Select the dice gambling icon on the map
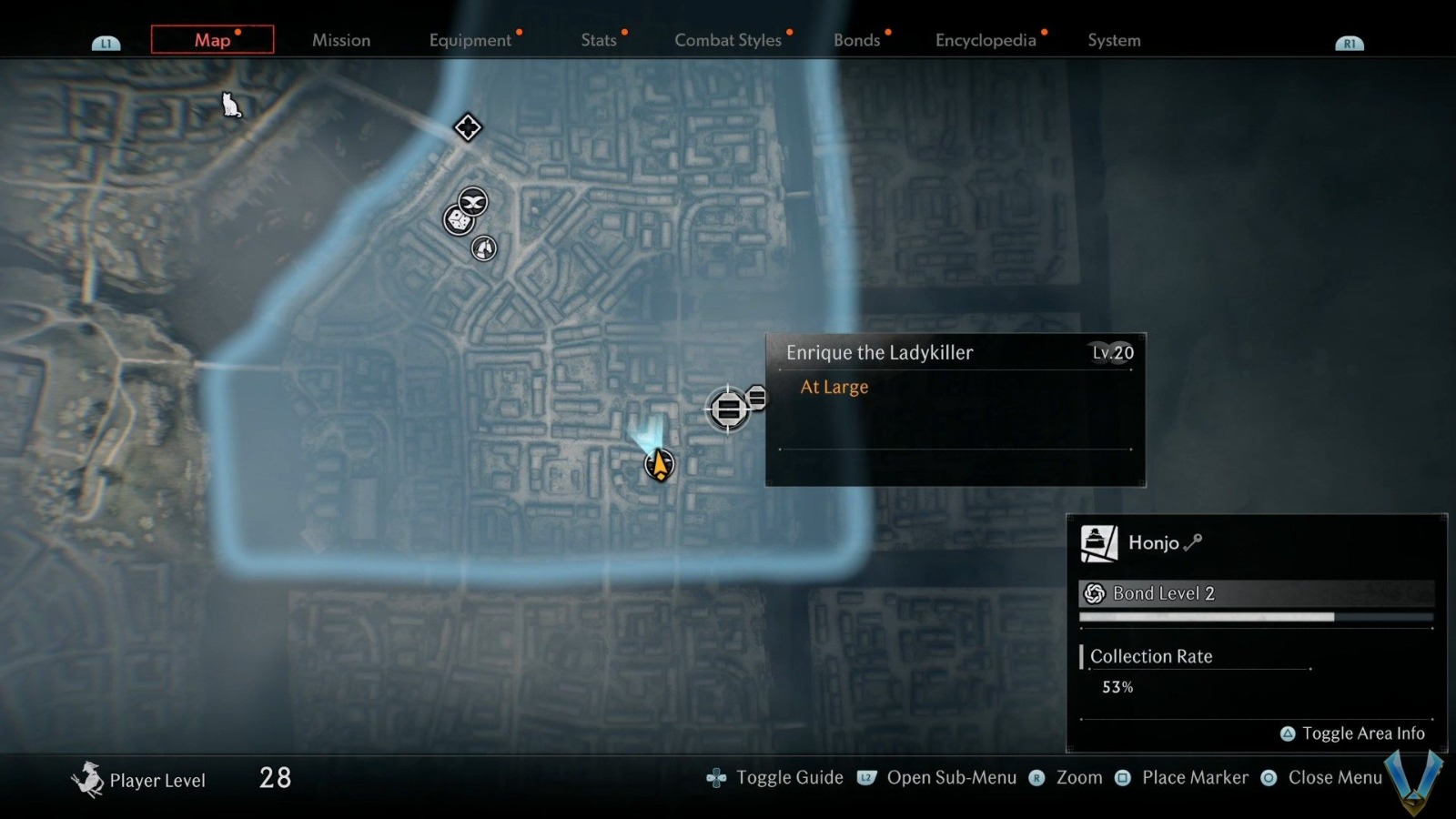 [458, 221]
